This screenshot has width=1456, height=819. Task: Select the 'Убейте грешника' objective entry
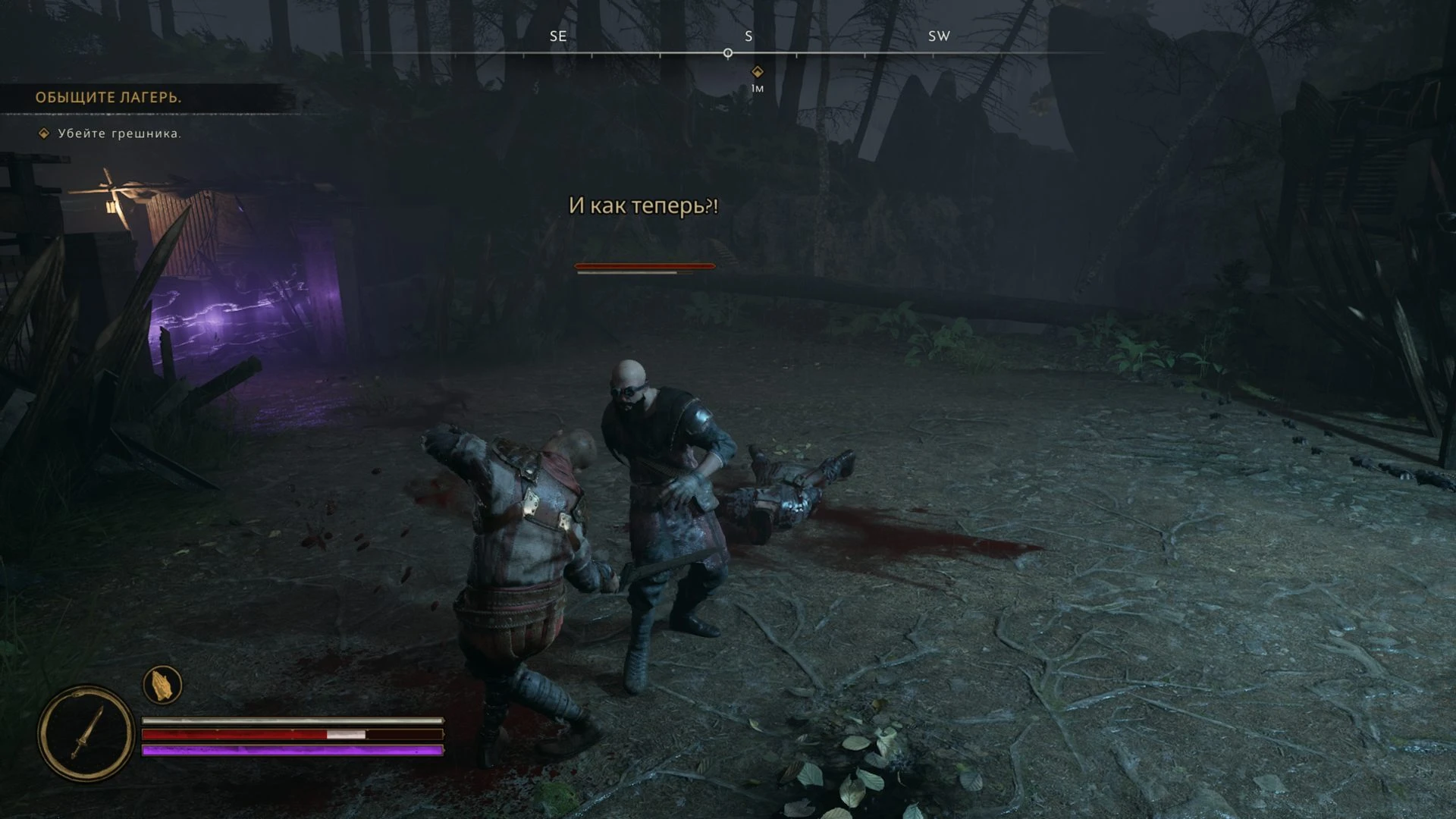tap(119, 133)
